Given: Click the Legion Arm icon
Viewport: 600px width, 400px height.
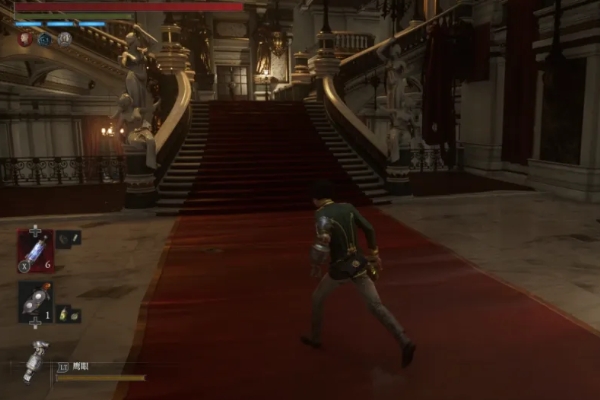Looking at the screenshot, I should (36, 361).
